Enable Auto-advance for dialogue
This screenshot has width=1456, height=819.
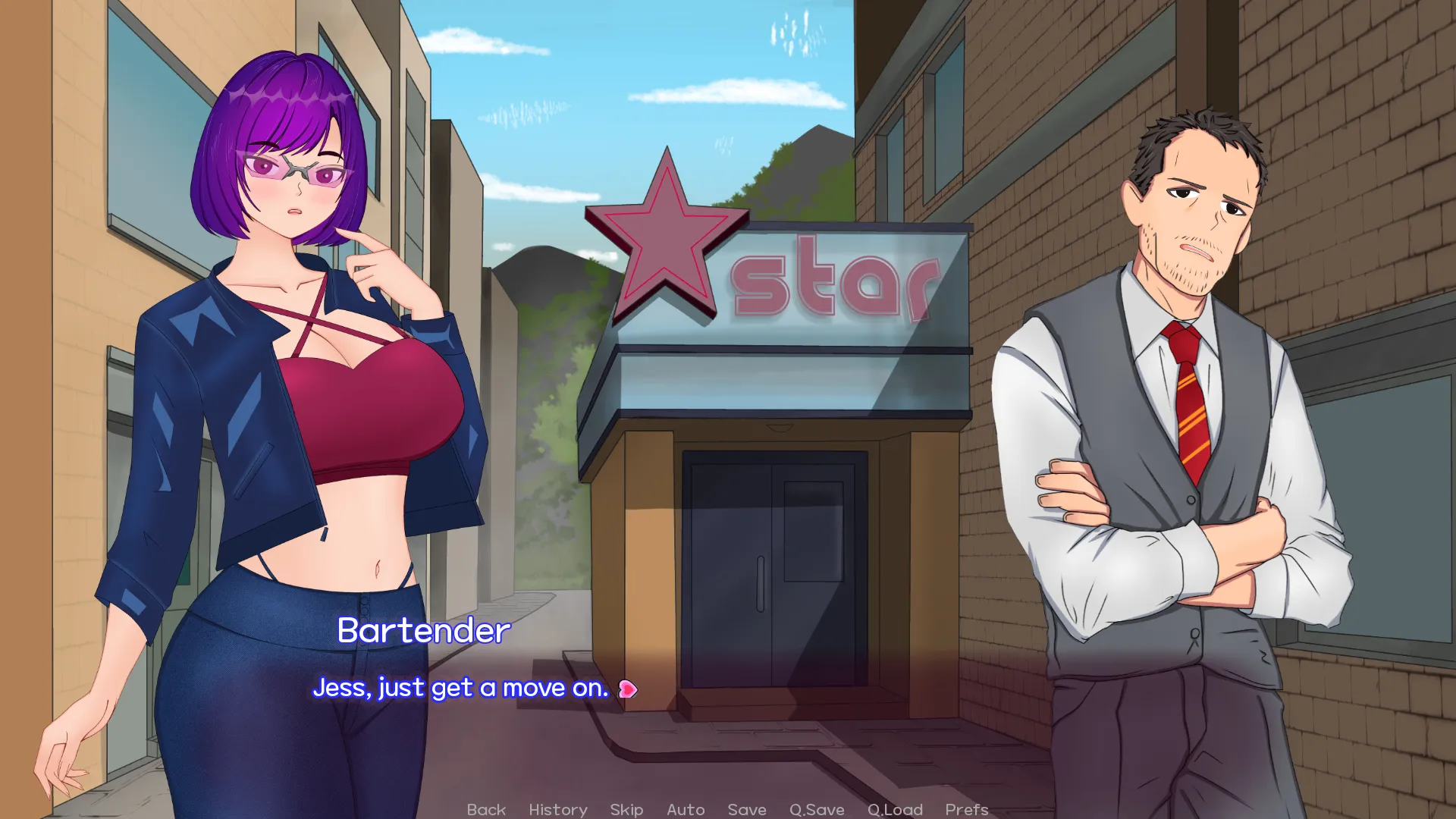pyautogui.click(x=686, y=809)
